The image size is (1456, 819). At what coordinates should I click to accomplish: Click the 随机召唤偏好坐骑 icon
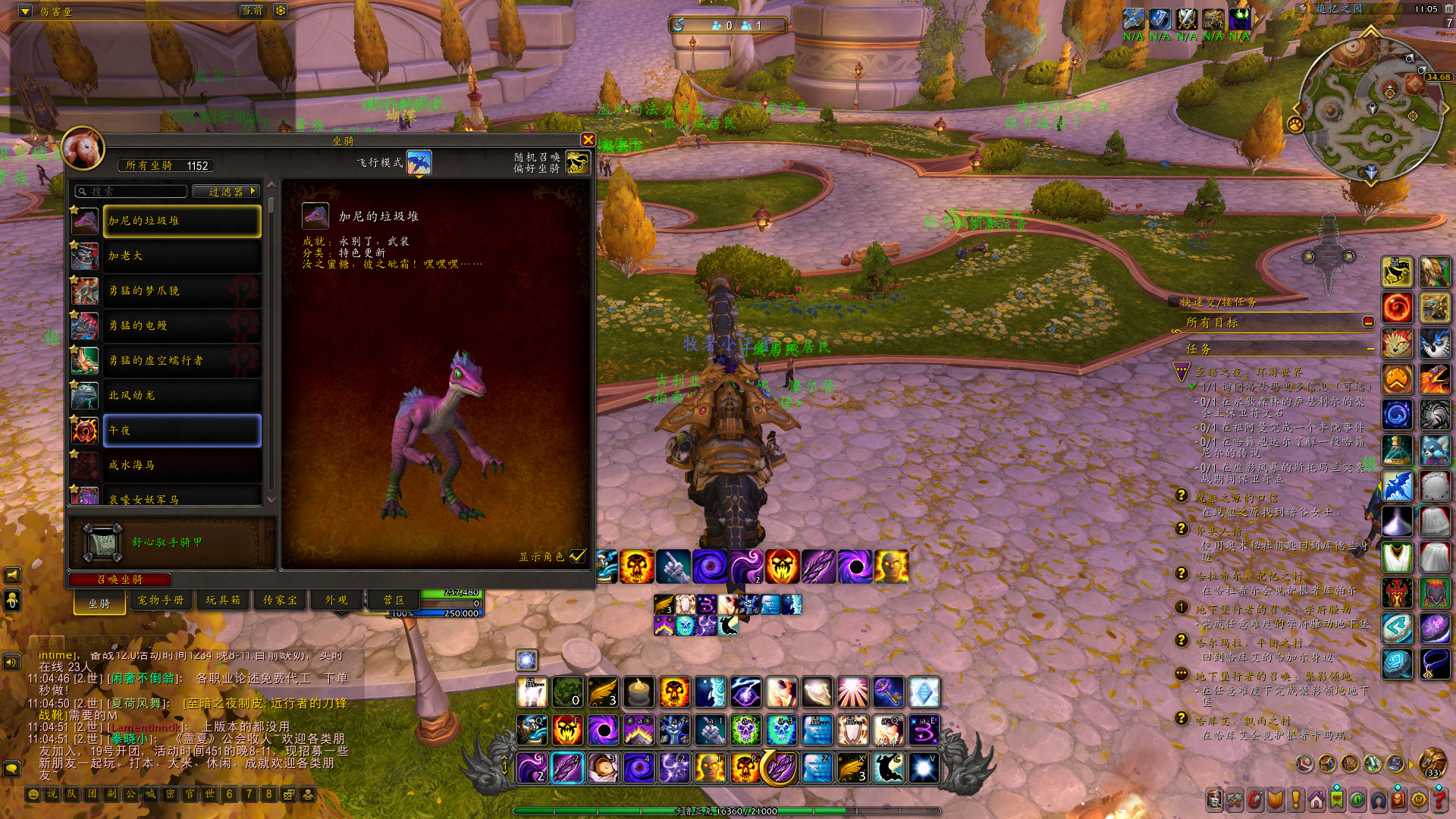pos(577,162)
